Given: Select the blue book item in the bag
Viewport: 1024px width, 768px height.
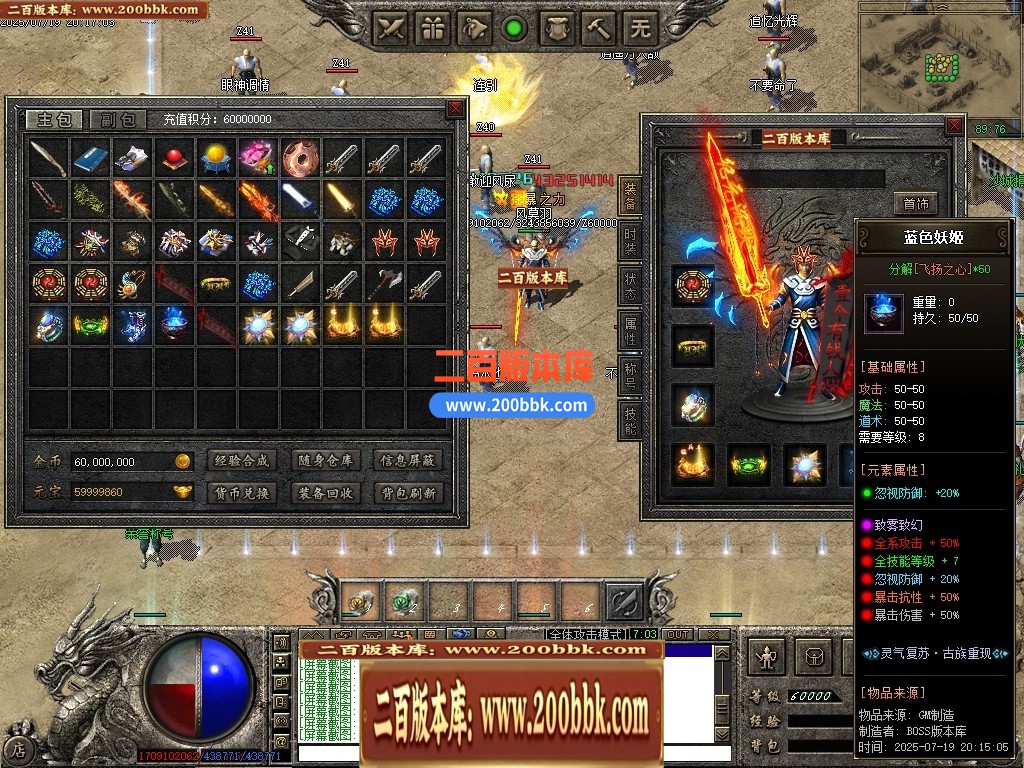Looking at the screenshot, I should 90,158.
